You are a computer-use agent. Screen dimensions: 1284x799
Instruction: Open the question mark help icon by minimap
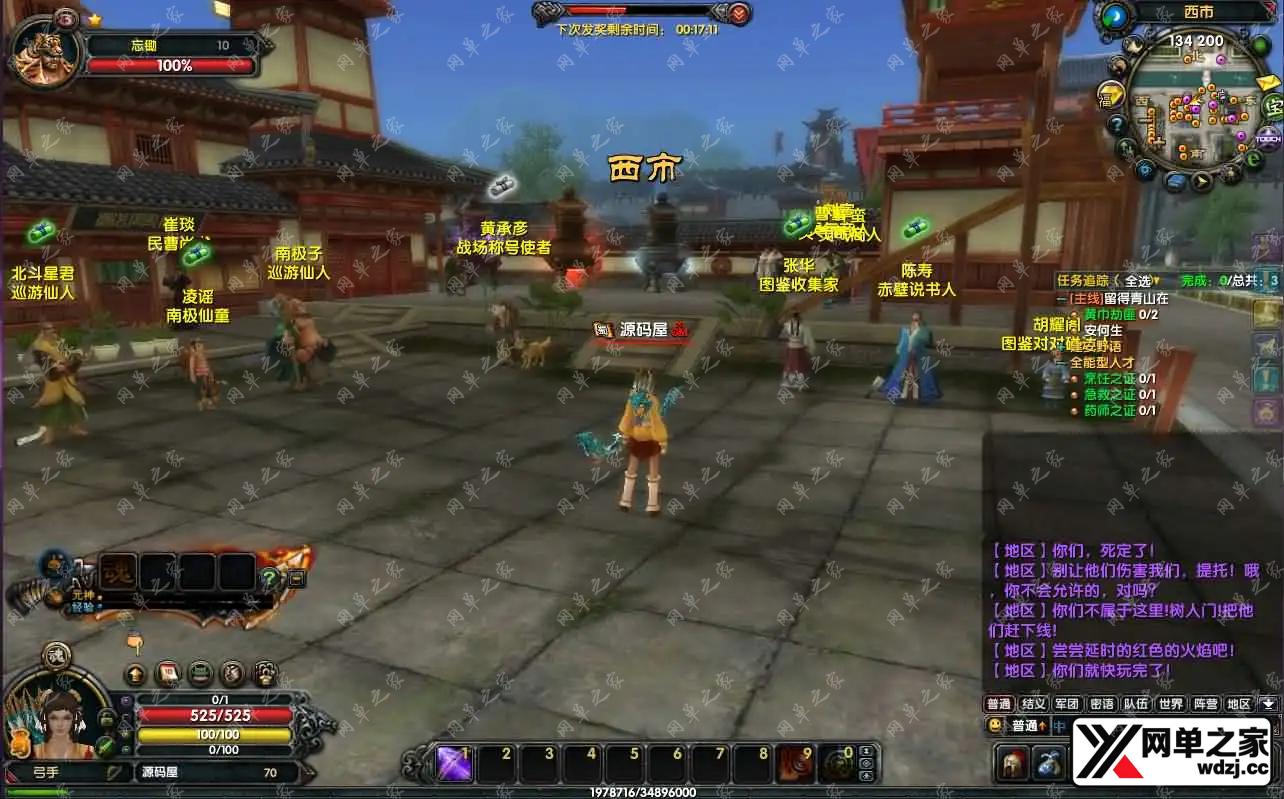tap(1117, 125)
